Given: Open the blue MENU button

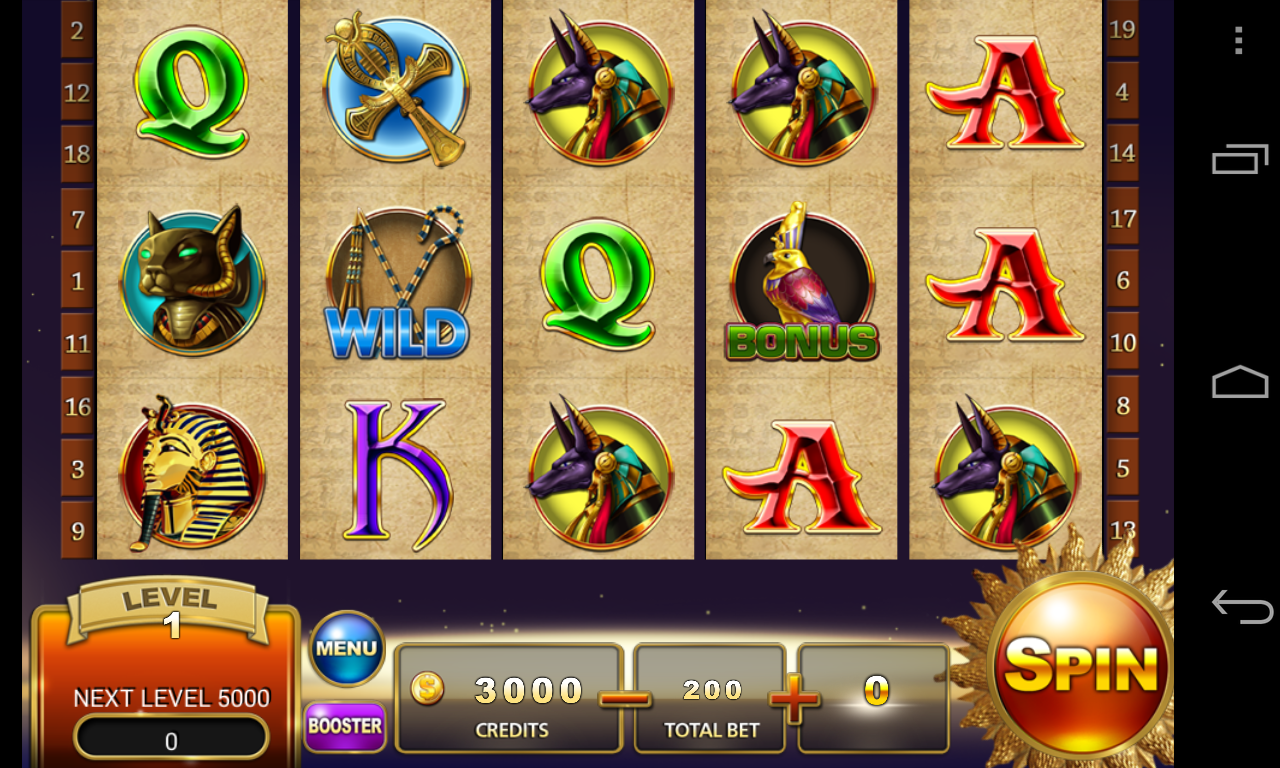Looking at the screenshot, I should point(347,648).
